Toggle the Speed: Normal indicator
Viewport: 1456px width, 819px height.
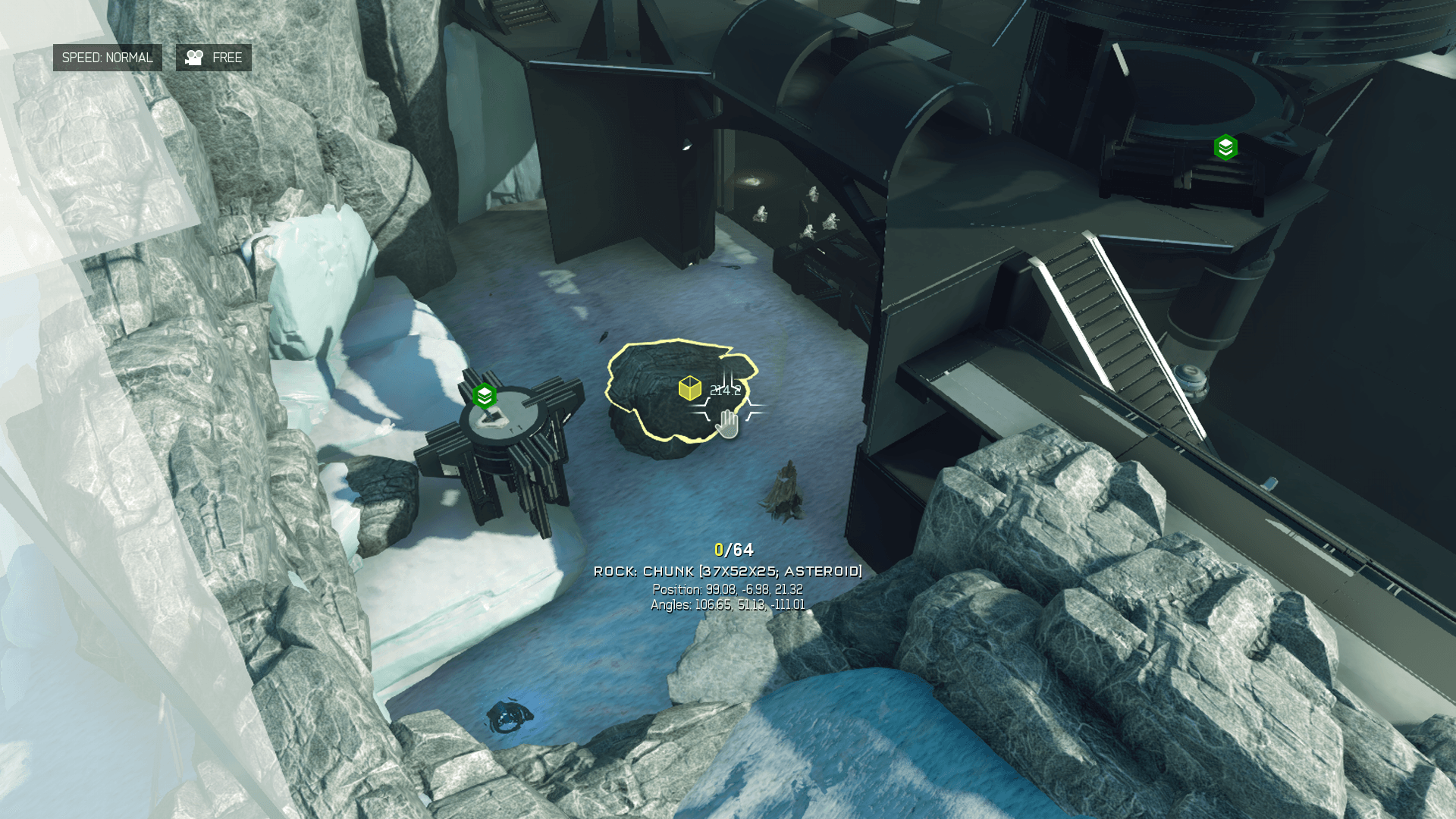click(x=107, y=58)
